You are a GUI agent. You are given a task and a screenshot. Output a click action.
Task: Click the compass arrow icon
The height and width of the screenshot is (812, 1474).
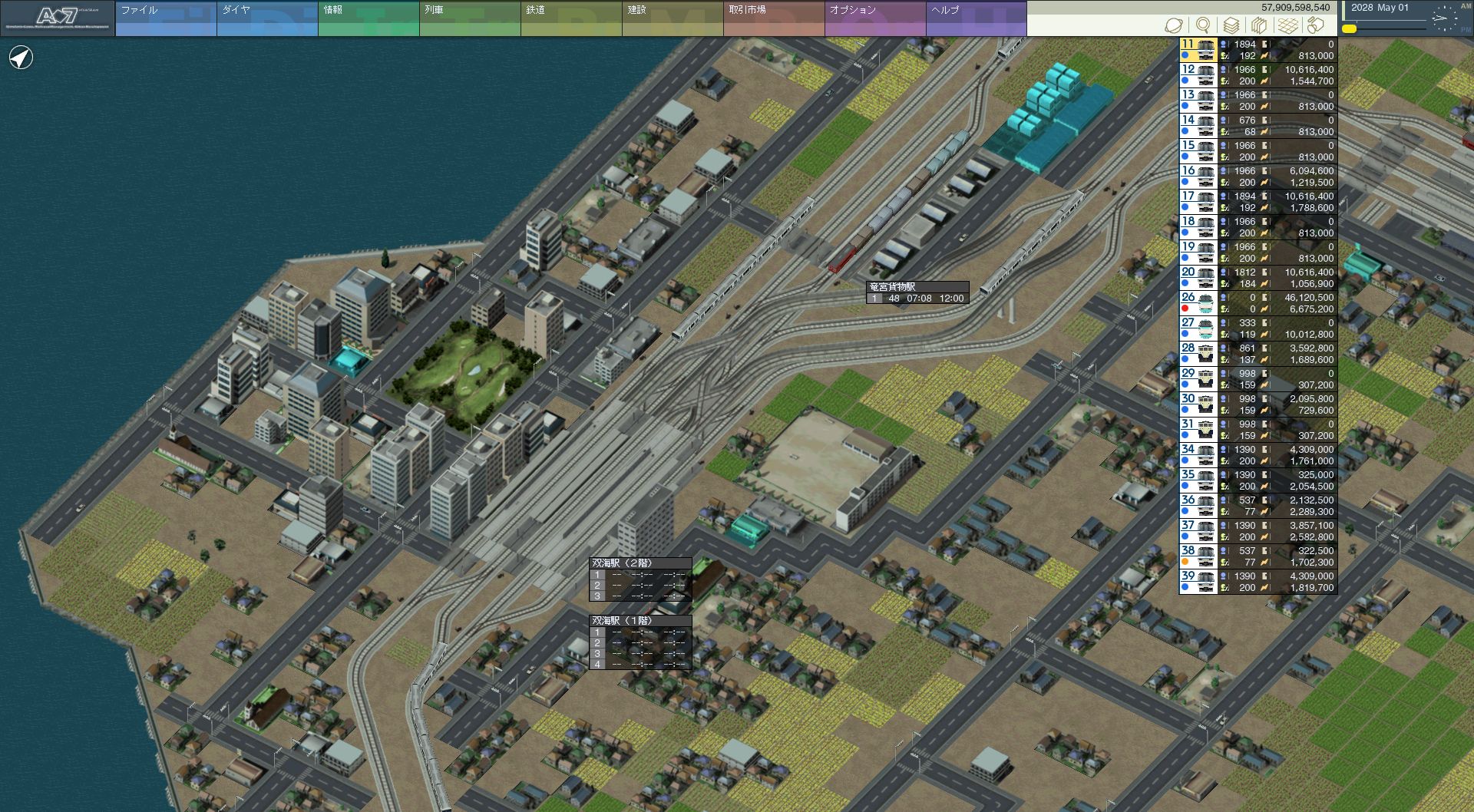[x=21, y=58]
